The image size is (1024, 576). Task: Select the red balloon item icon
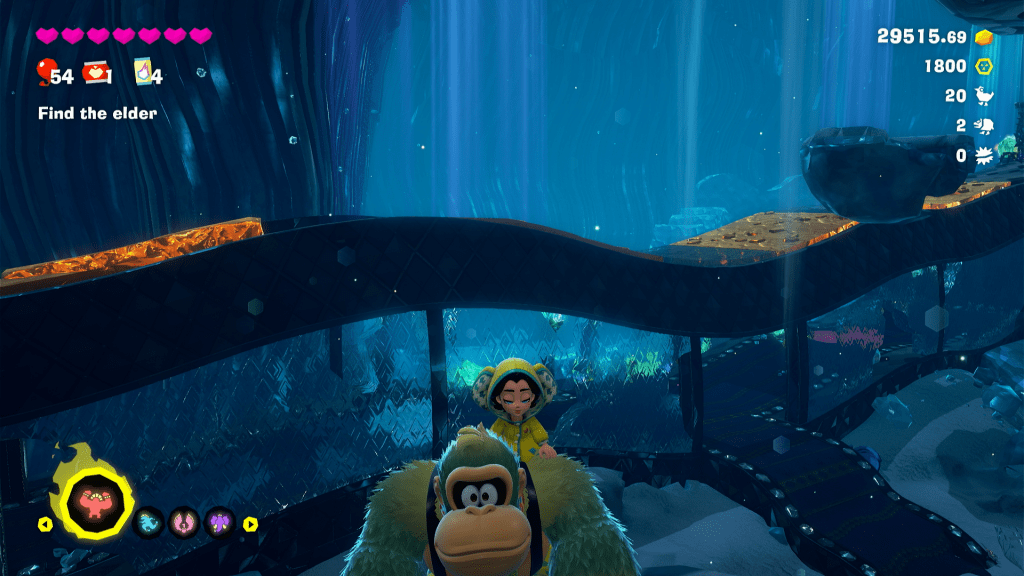tap(45, 72)
